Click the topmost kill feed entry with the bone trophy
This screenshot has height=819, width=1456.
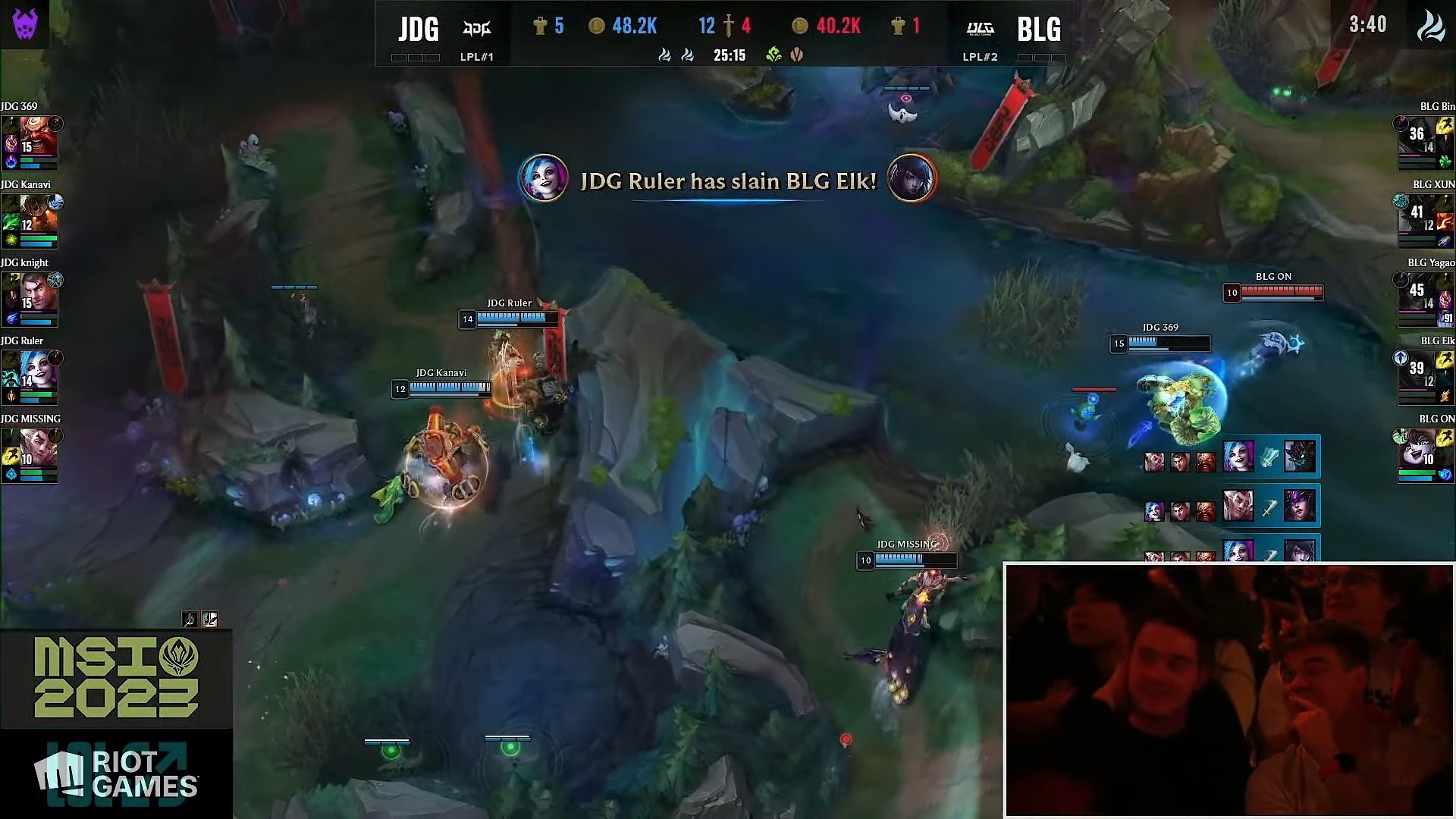[1236, 455]
